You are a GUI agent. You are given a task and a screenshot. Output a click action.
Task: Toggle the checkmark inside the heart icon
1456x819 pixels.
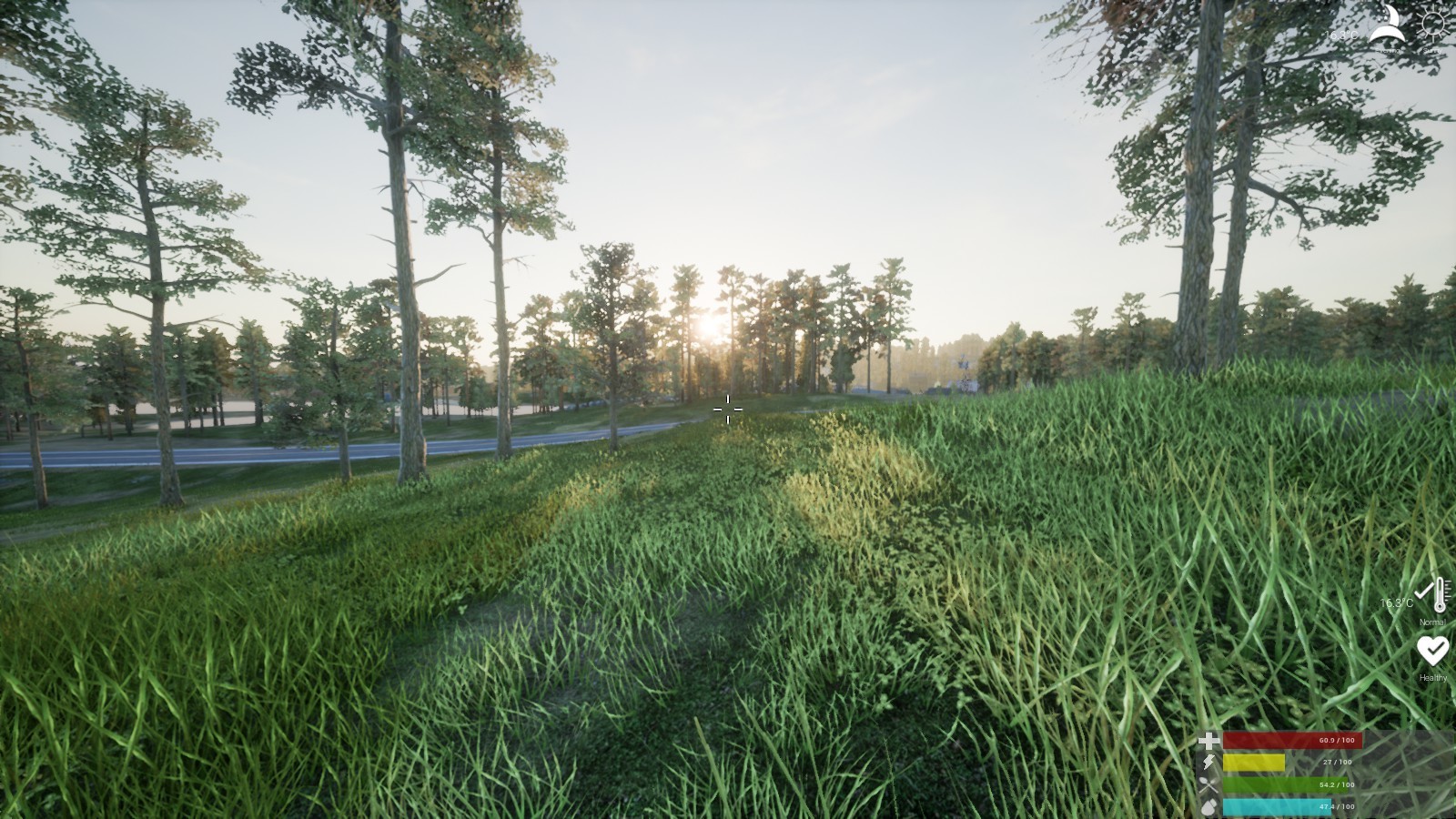pos(1435,650)
